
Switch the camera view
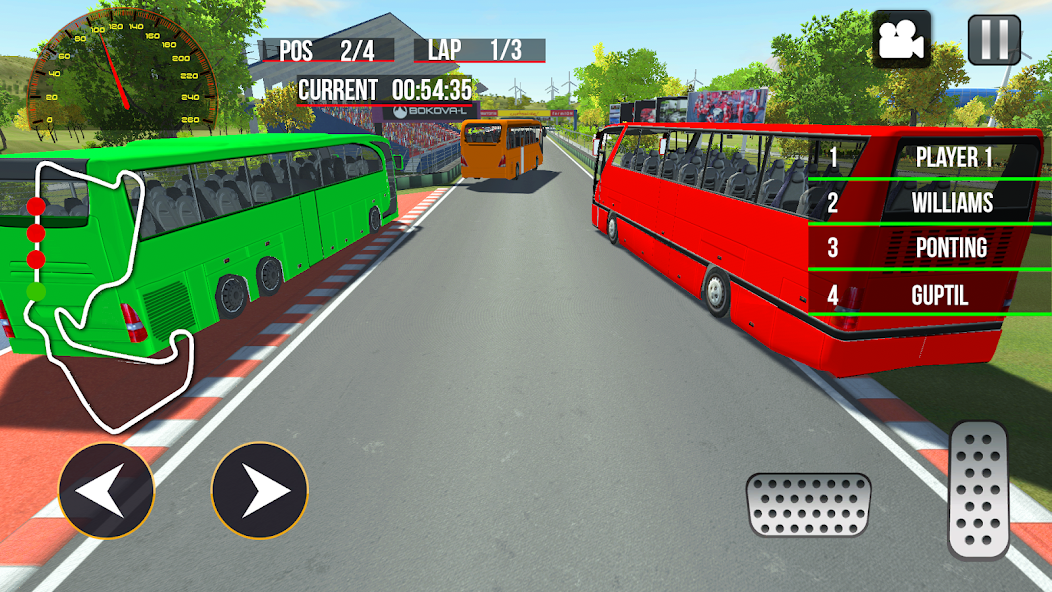(902, 39)
